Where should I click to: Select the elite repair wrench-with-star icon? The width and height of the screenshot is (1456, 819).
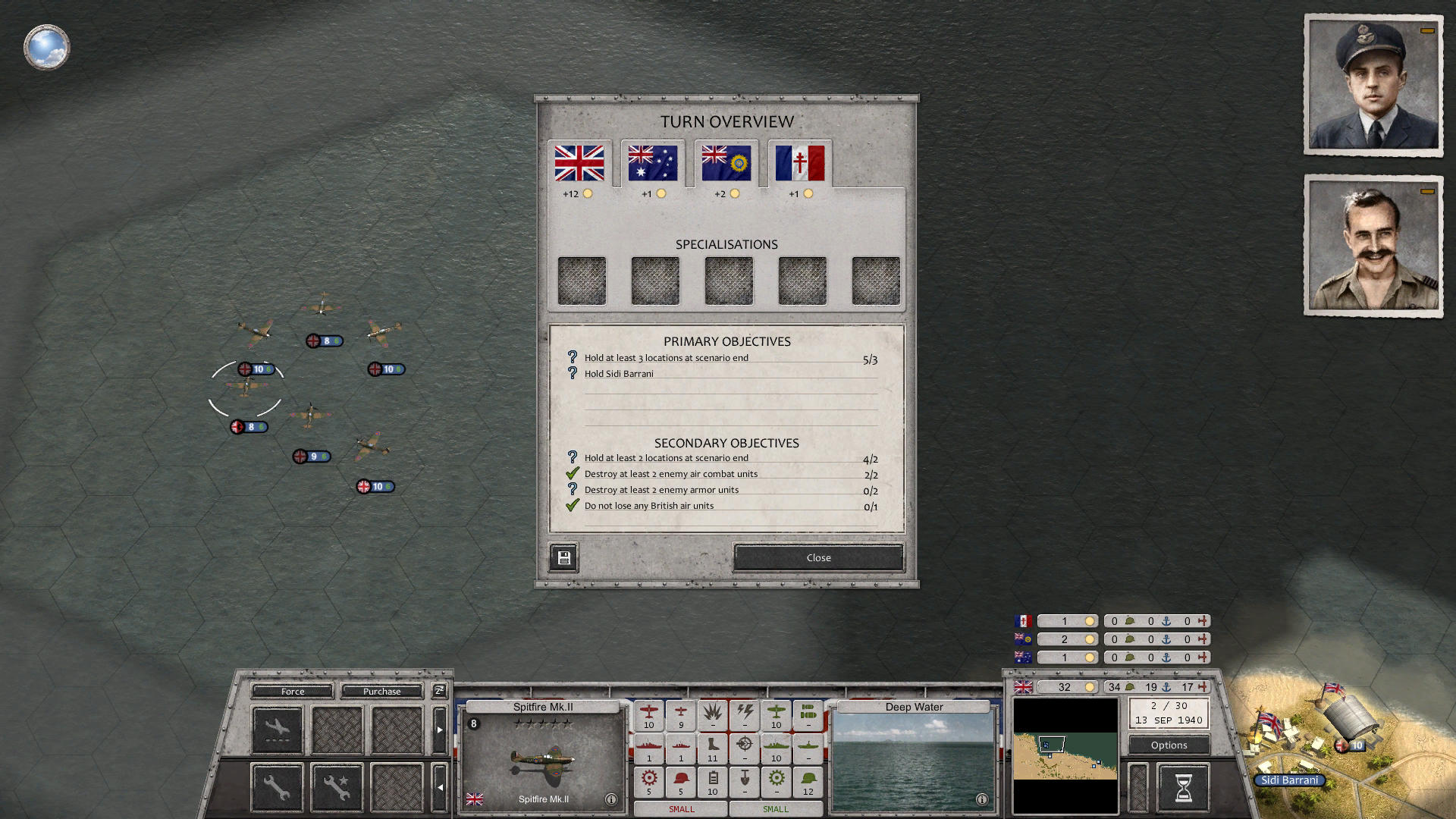pyautogui.click(x=337, y=786)
